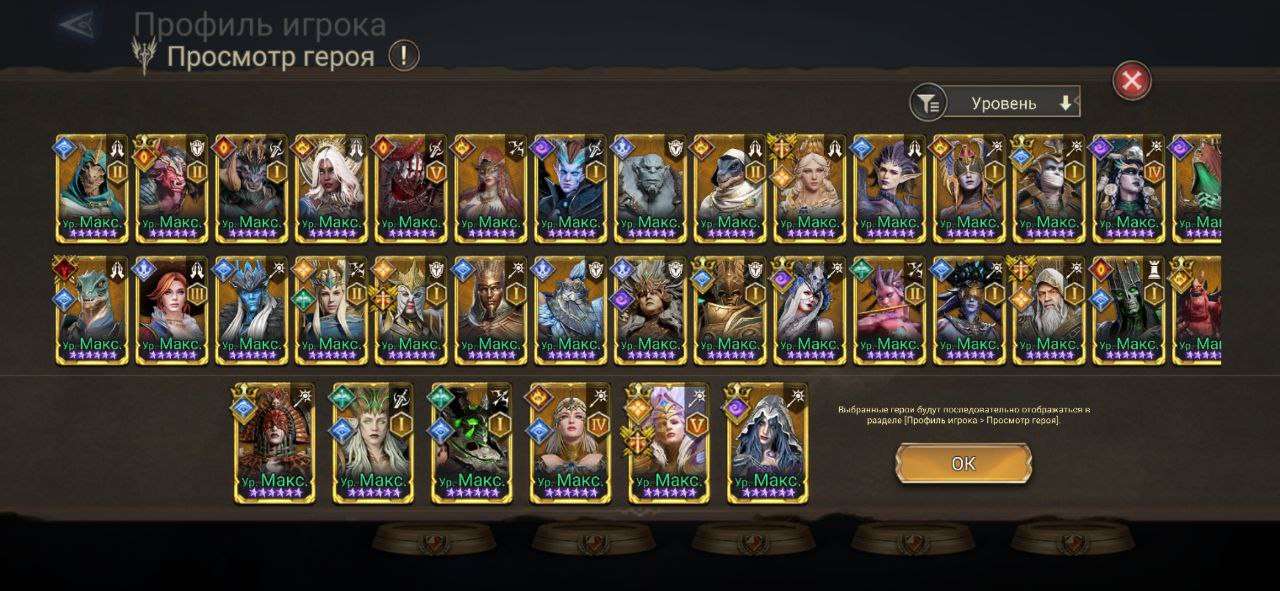Choose the blonde curly-haired woman hero card
This screenshot has width=1280, height=591.
pos(810,190)
